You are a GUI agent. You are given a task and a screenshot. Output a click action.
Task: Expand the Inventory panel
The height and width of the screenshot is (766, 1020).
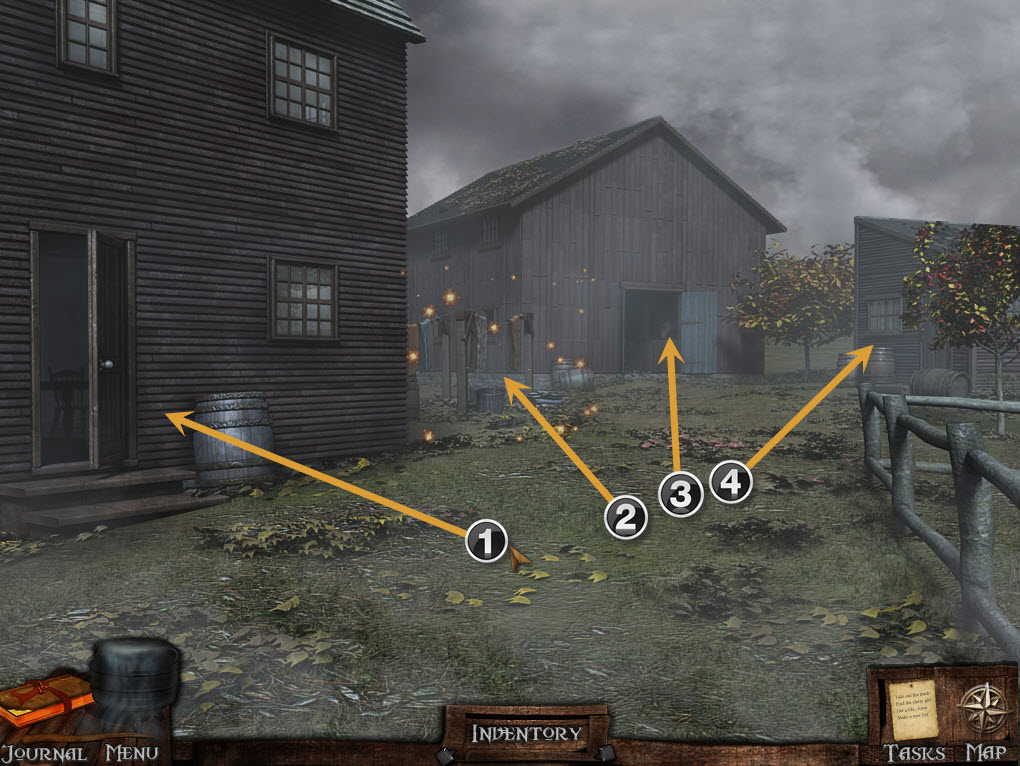tap(526, 733)
